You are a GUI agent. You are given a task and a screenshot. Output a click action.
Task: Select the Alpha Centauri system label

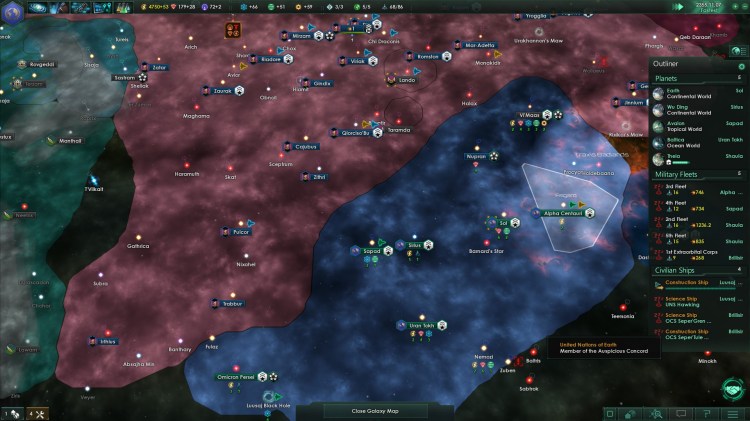coord(564,213)
